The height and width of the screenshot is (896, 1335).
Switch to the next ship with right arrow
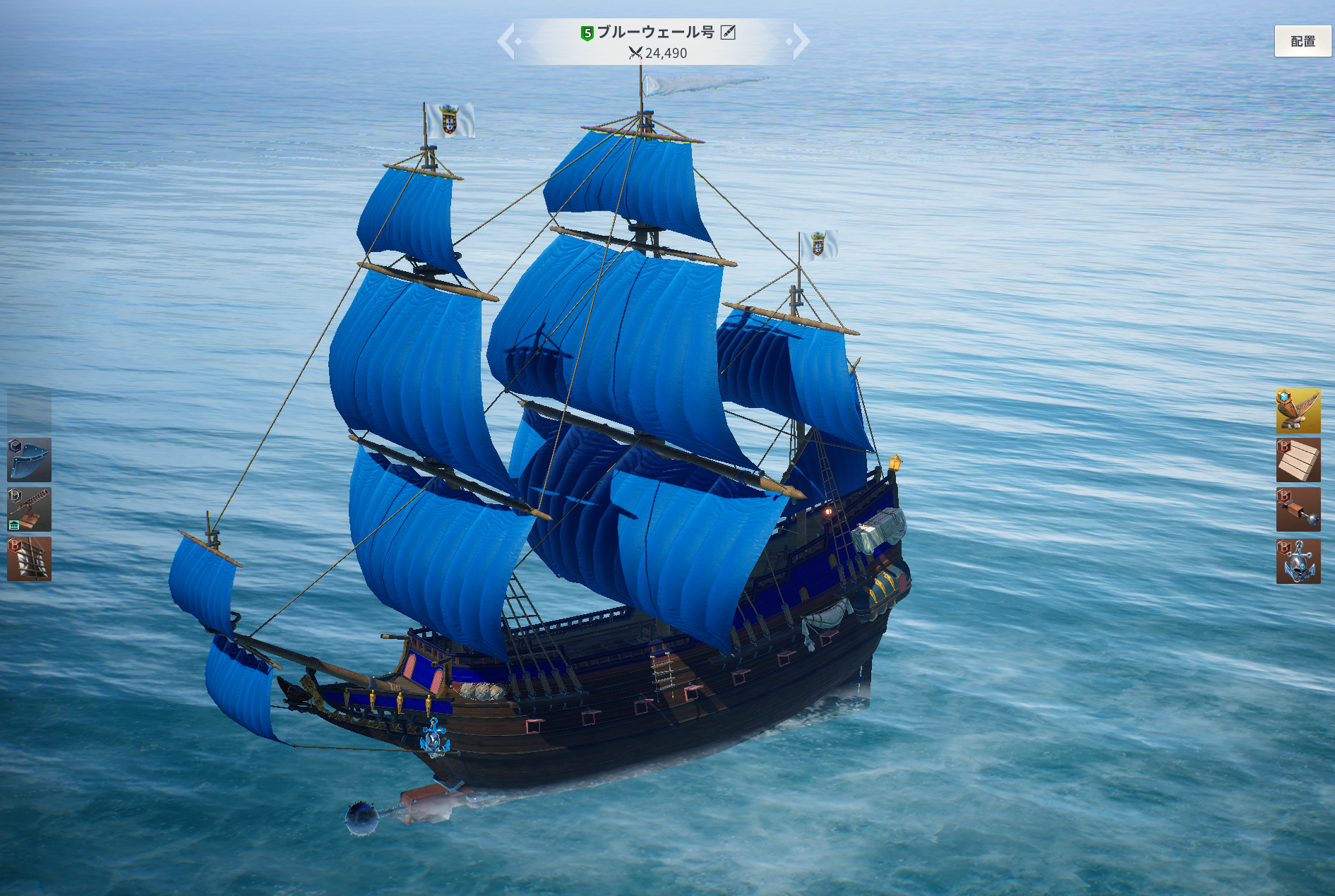(801, 41)
